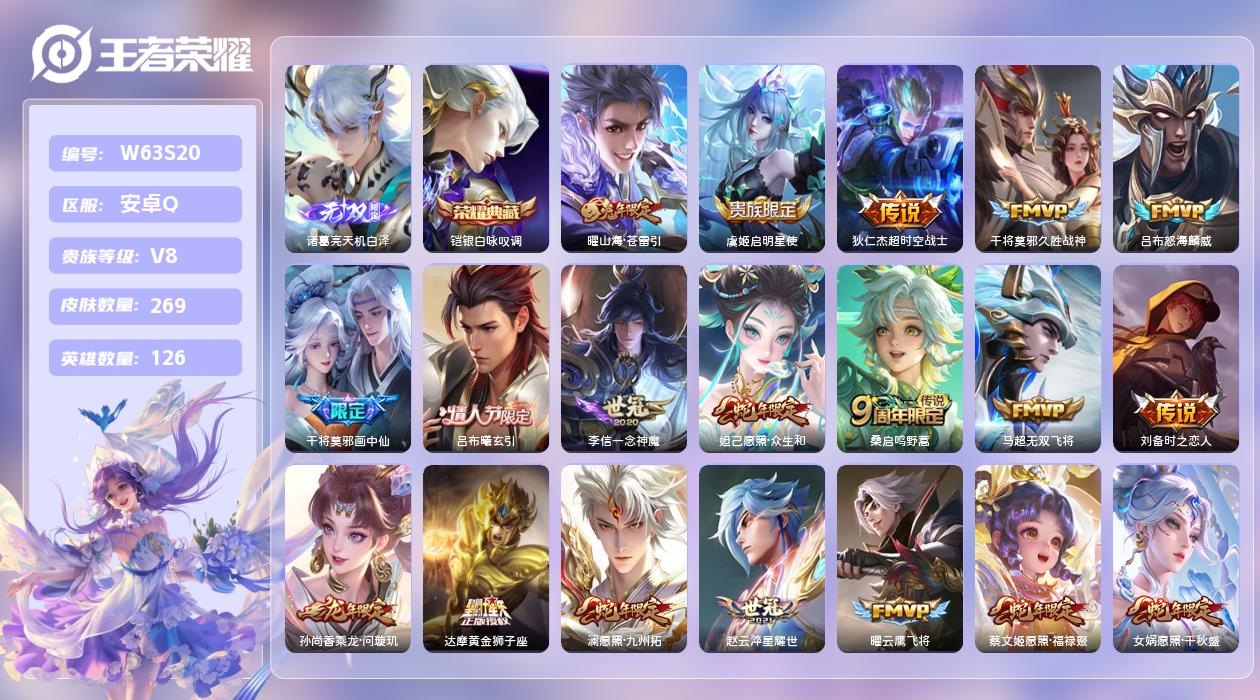
Task: Open the 干将莫邪画中仙 limited skin card
Action: pos(348,358)
